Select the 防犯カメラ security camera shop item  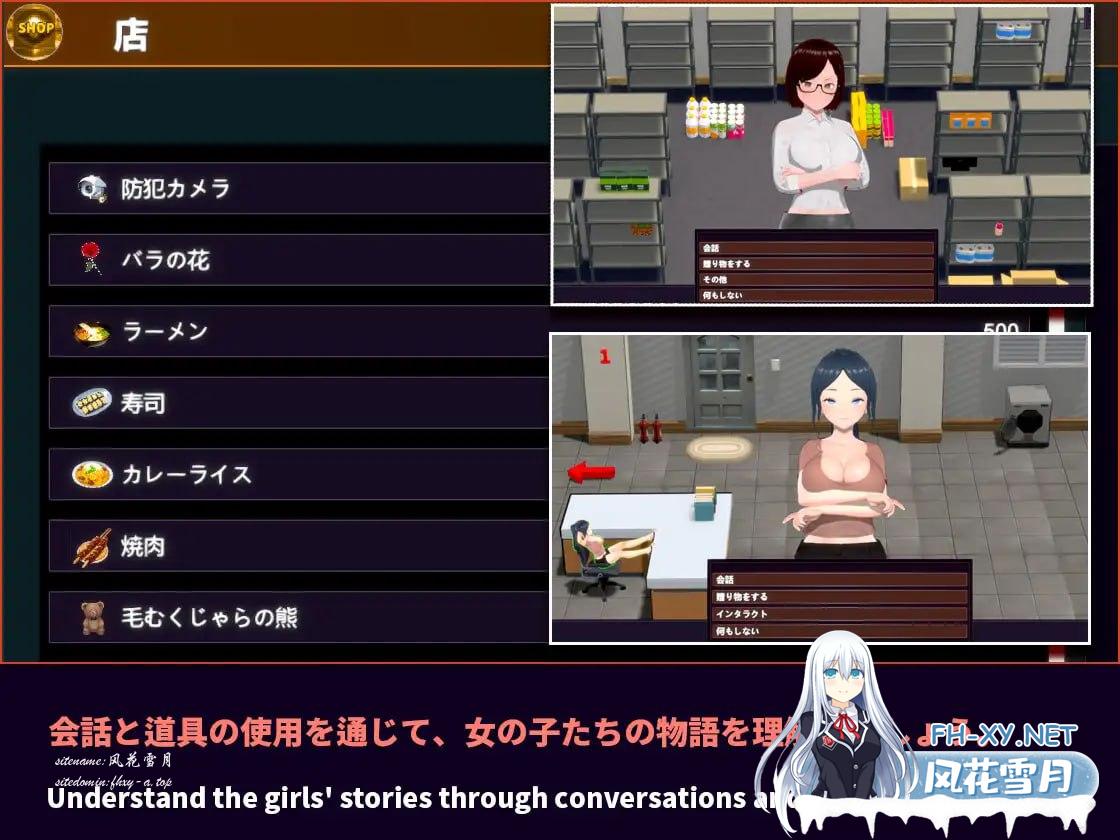pyautogui.click(x=298, y=188)
